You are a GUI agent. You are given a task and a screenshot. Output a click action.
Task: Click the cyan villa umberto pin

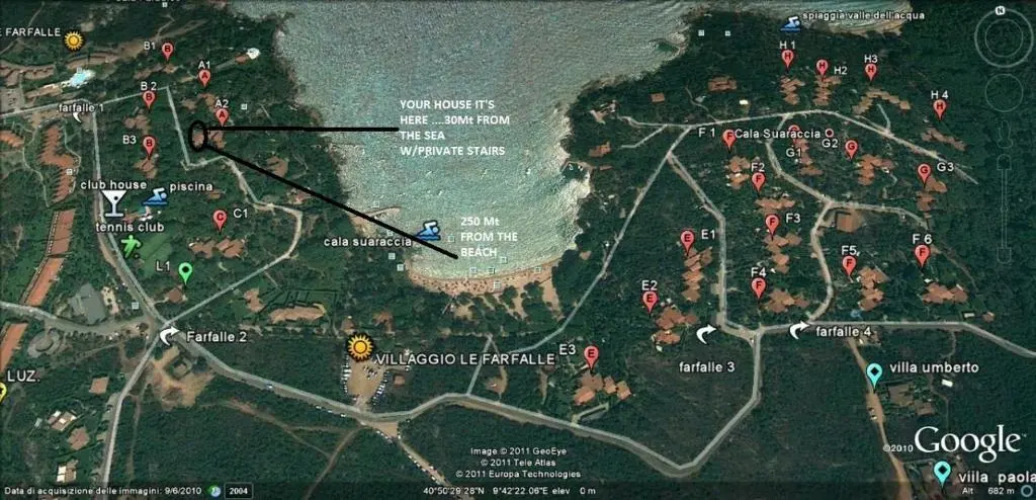tap(874, 374)
